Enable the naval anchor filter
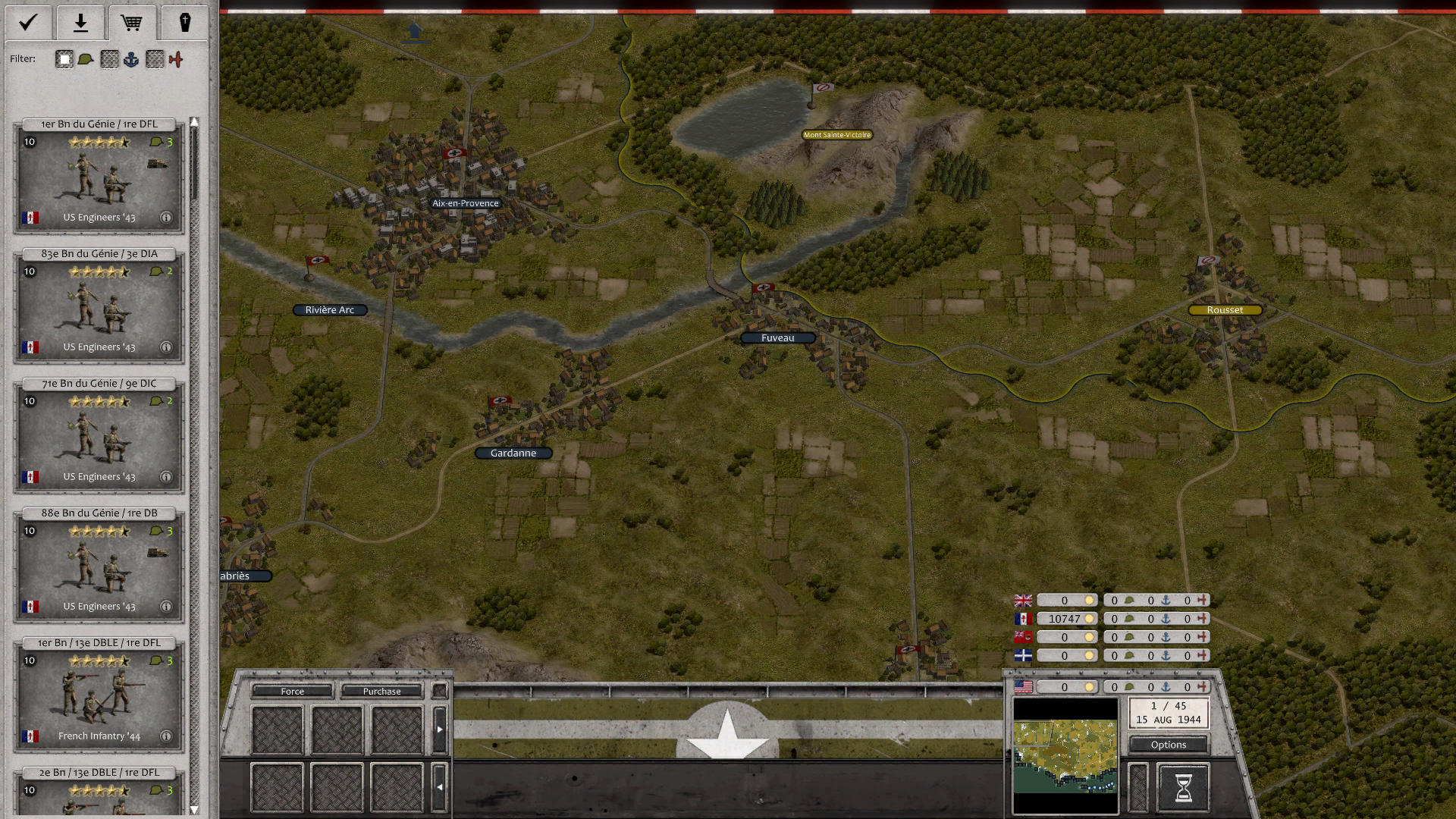The width and height of the screenshot is (1456, 819). [x=132, y=58]
